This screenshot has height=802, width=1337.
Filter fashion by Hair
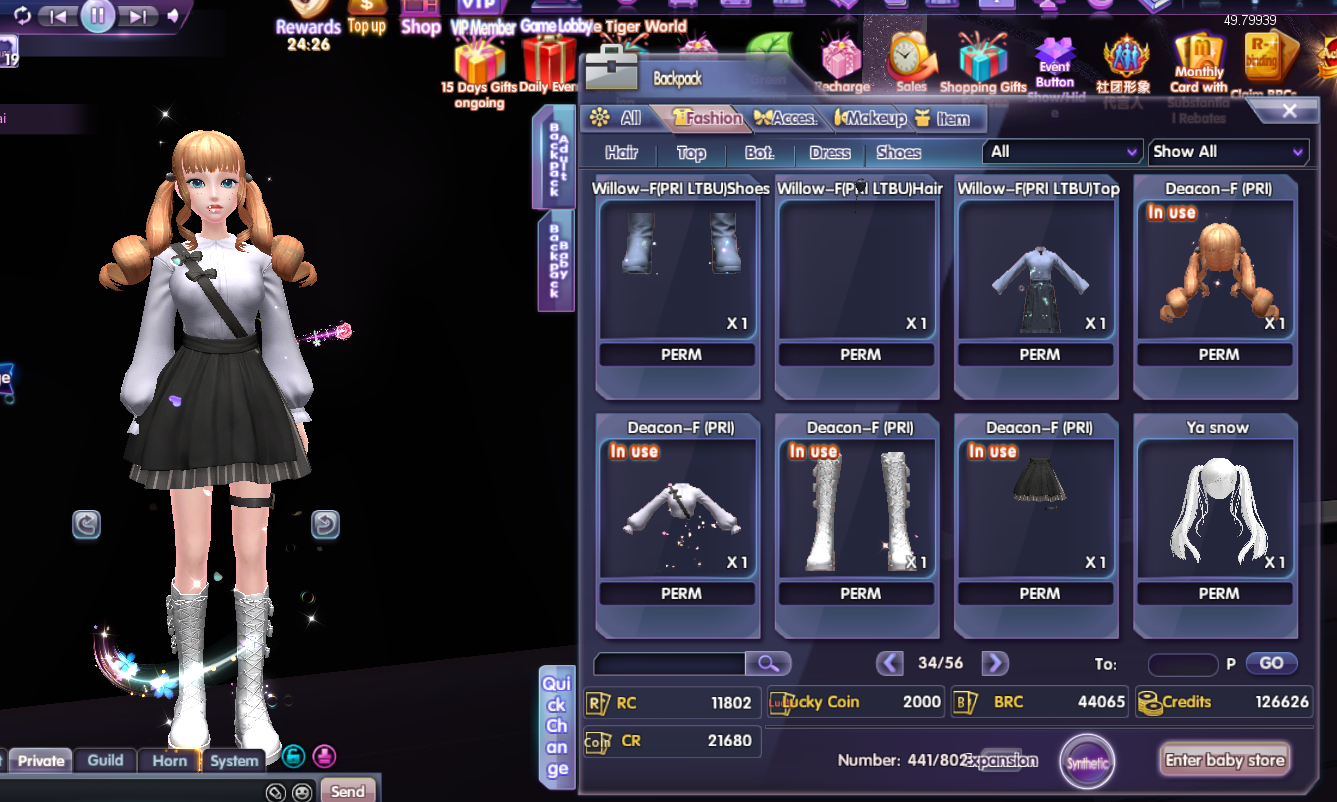[621, 153]
